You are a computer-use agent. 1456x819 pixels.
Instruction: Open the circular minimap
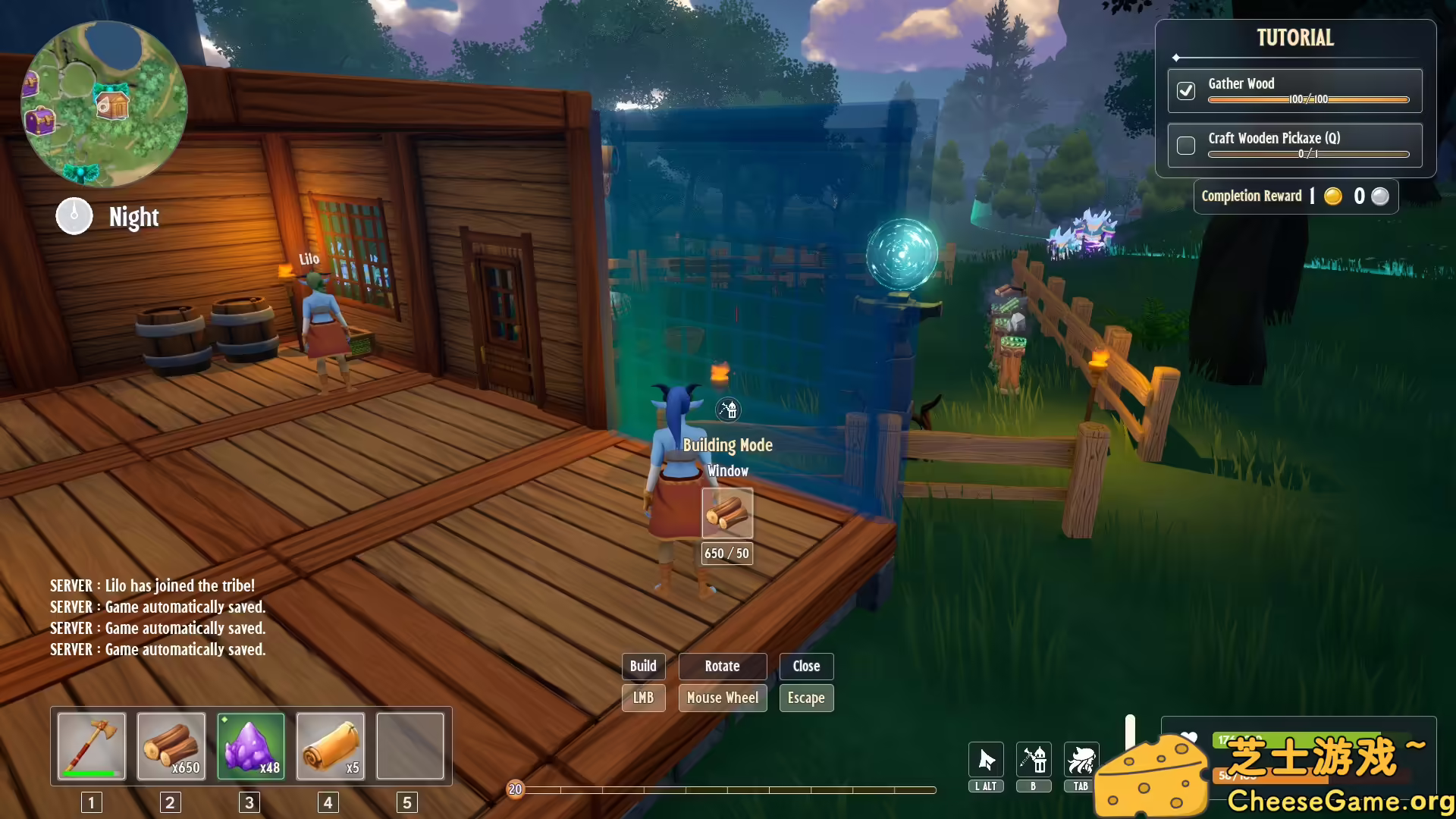104,104
